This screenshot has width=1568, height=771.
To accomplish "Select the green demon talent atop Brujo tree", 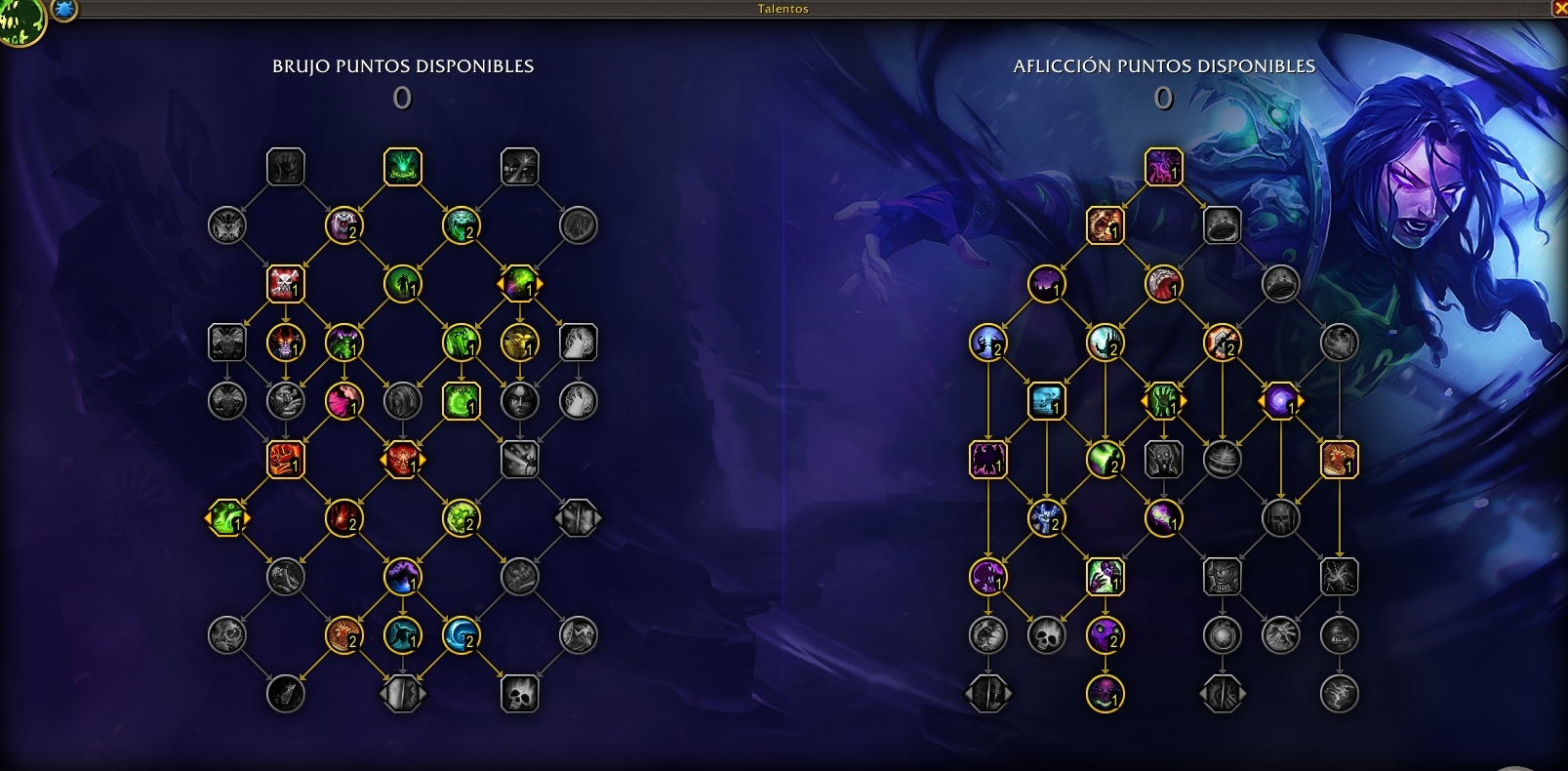I will [402, 167].
